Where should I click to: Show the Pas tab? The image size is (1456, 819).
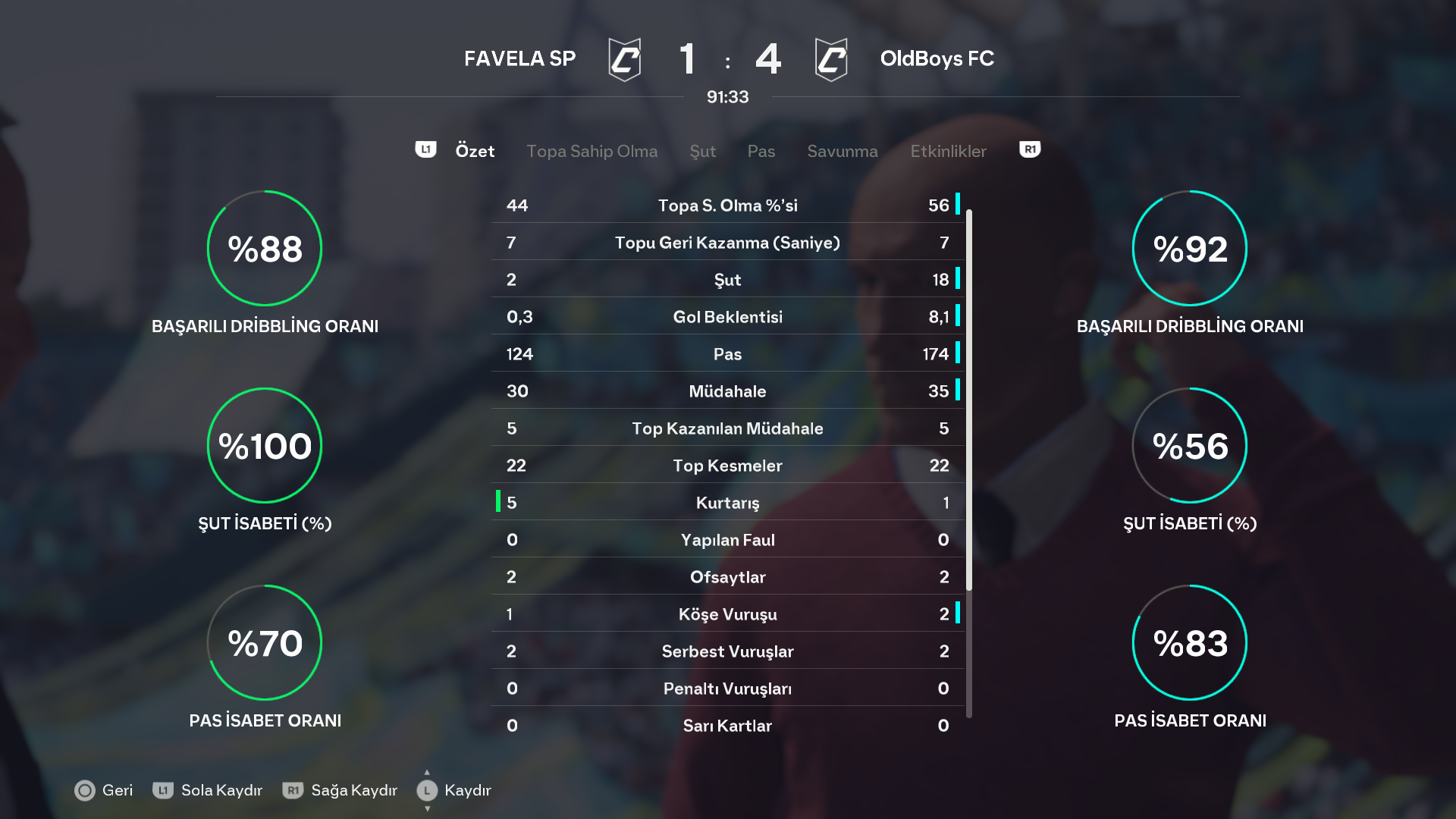[761, 151]
